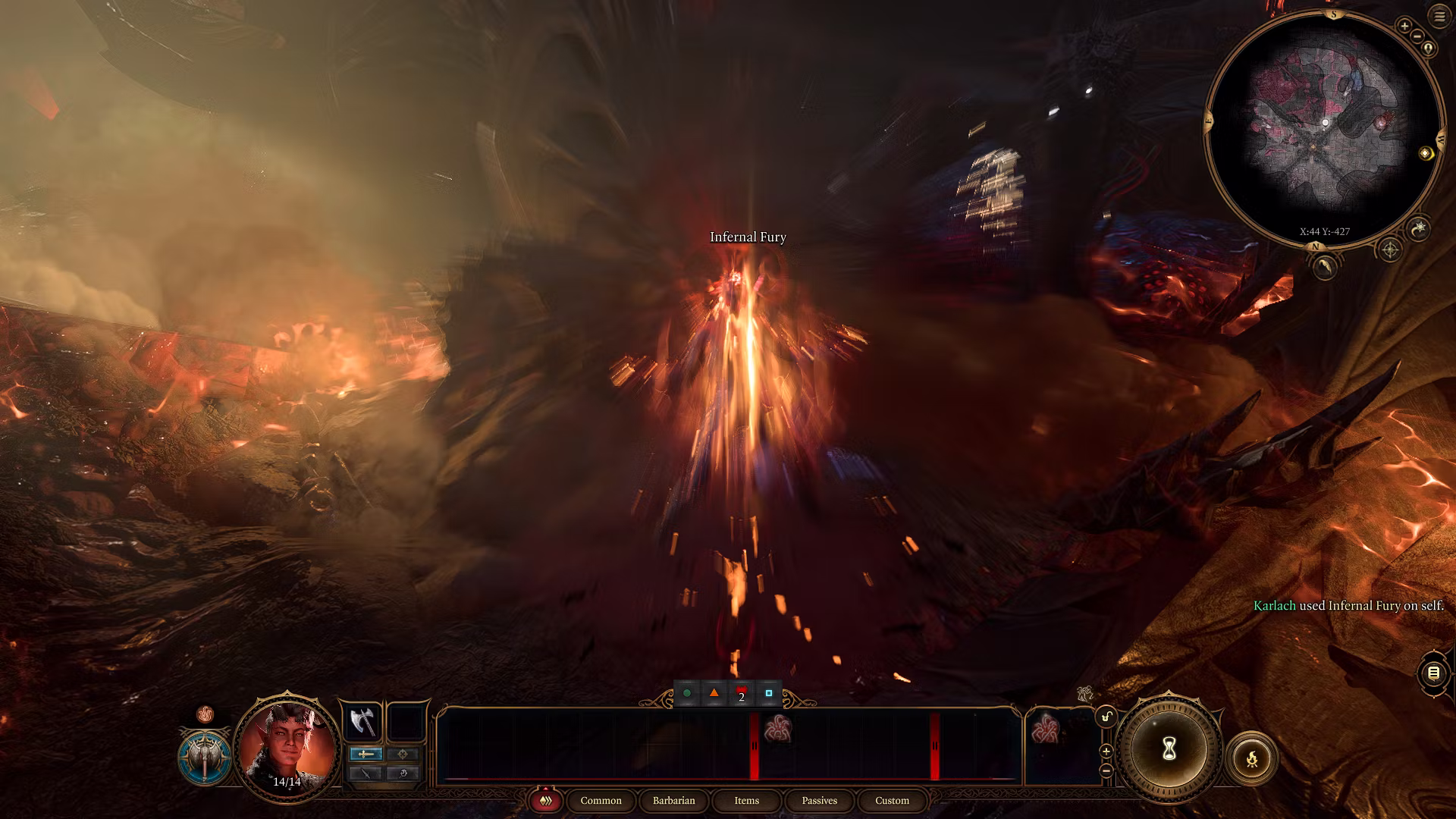Toggle the minimap map-marker pin button

(1429, 49)
